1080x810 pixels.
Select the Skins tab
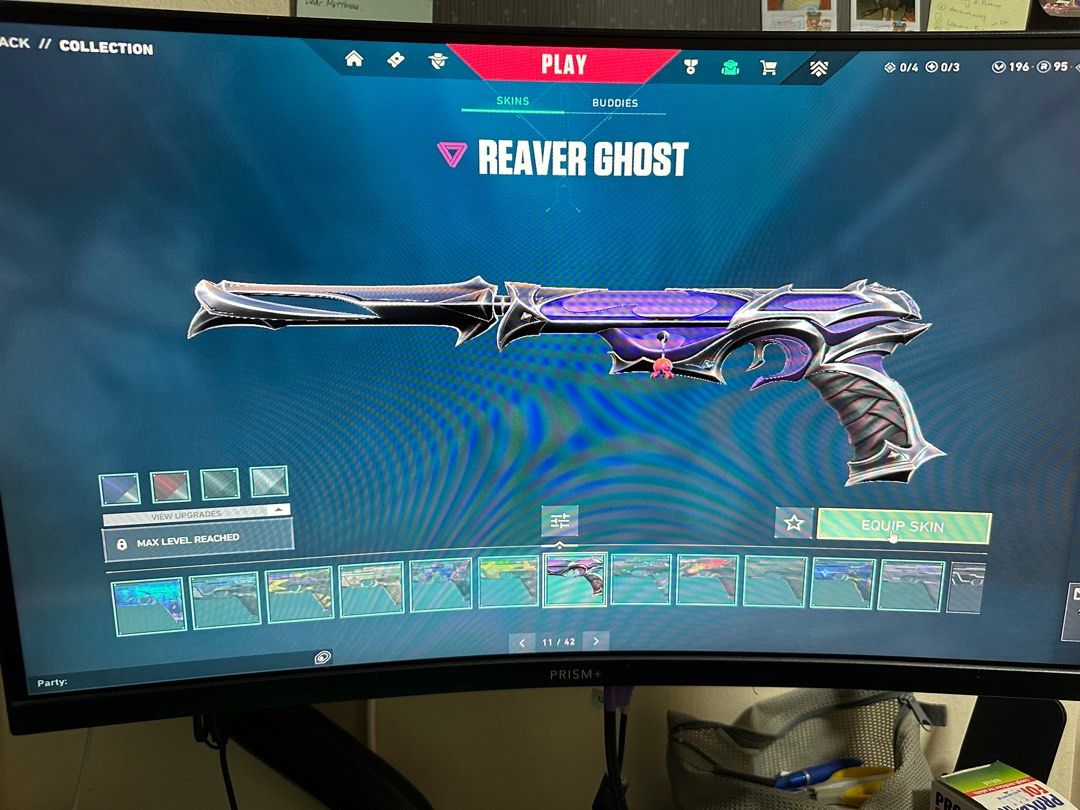512,101
